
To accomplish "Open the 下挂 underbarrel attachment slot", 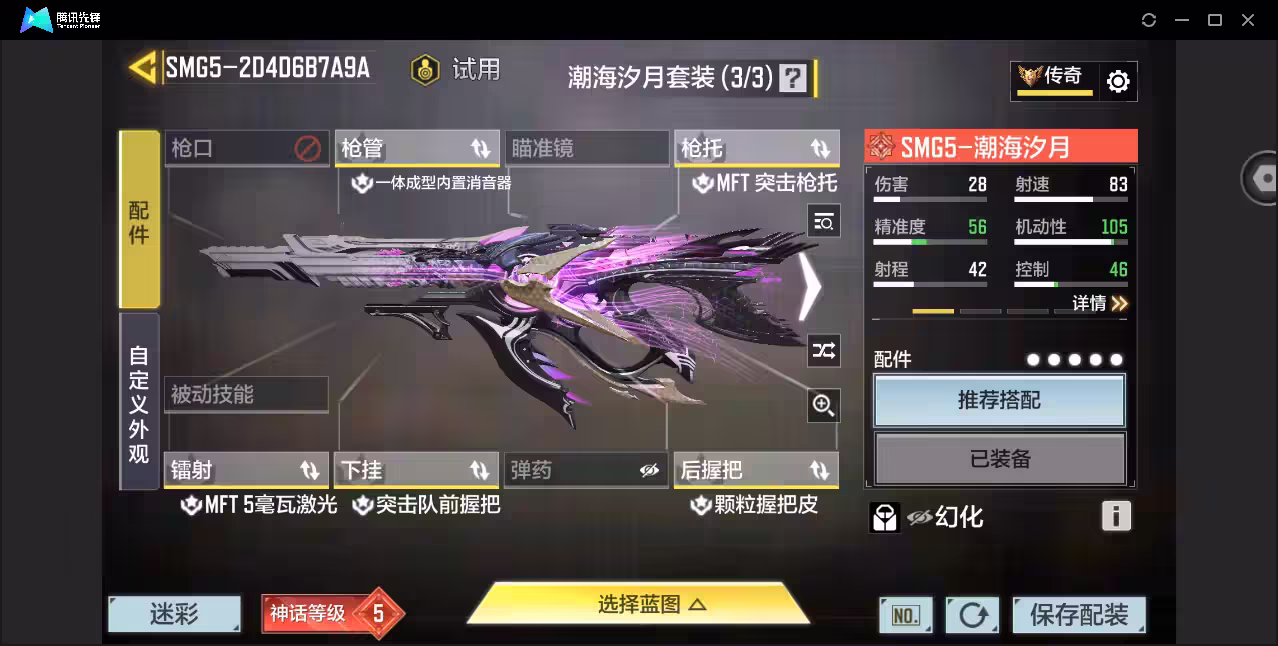I will 417,470.
